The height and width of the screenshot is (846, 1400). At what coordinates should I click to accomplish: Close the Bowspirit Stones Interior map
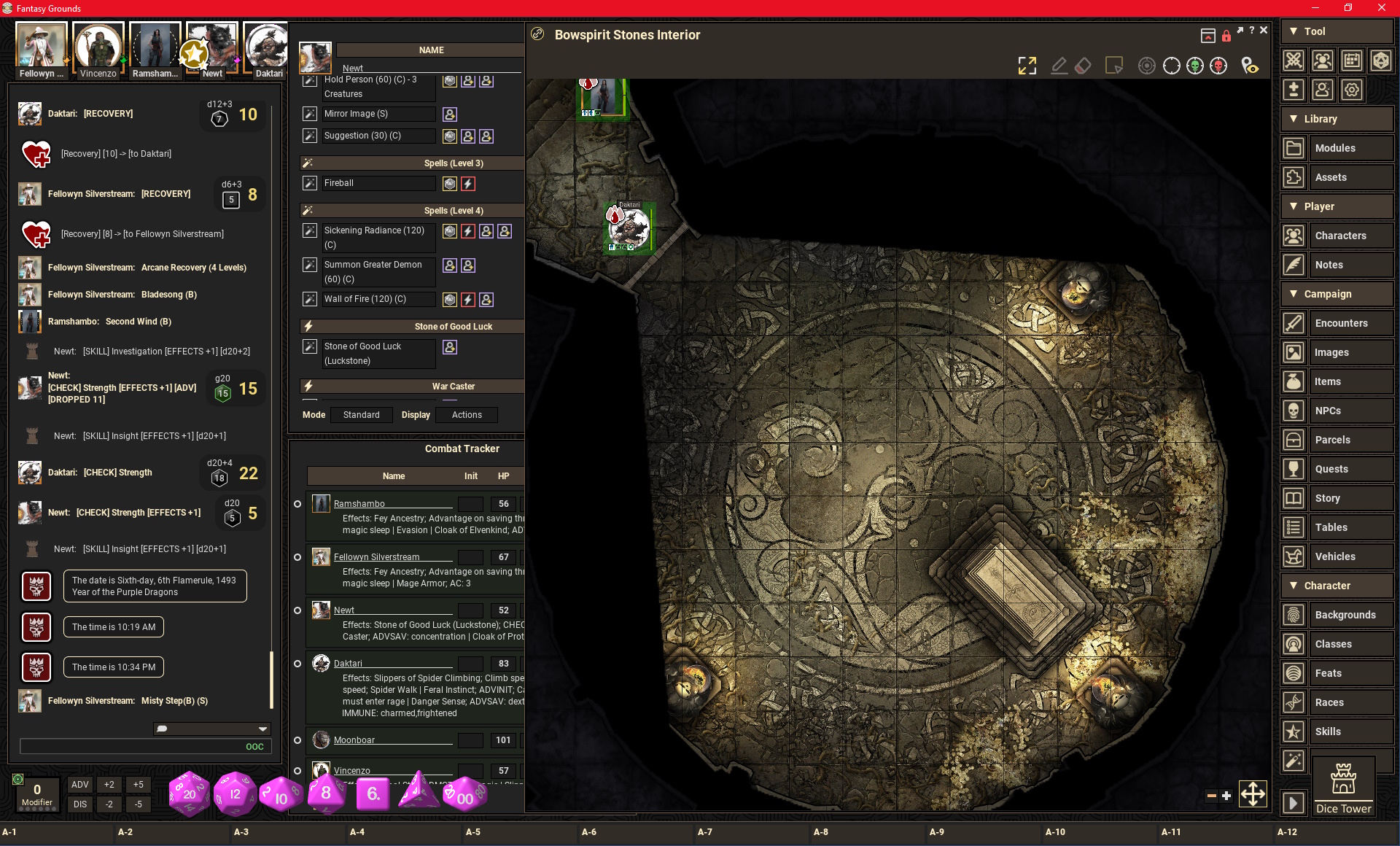coord(1264,31)
